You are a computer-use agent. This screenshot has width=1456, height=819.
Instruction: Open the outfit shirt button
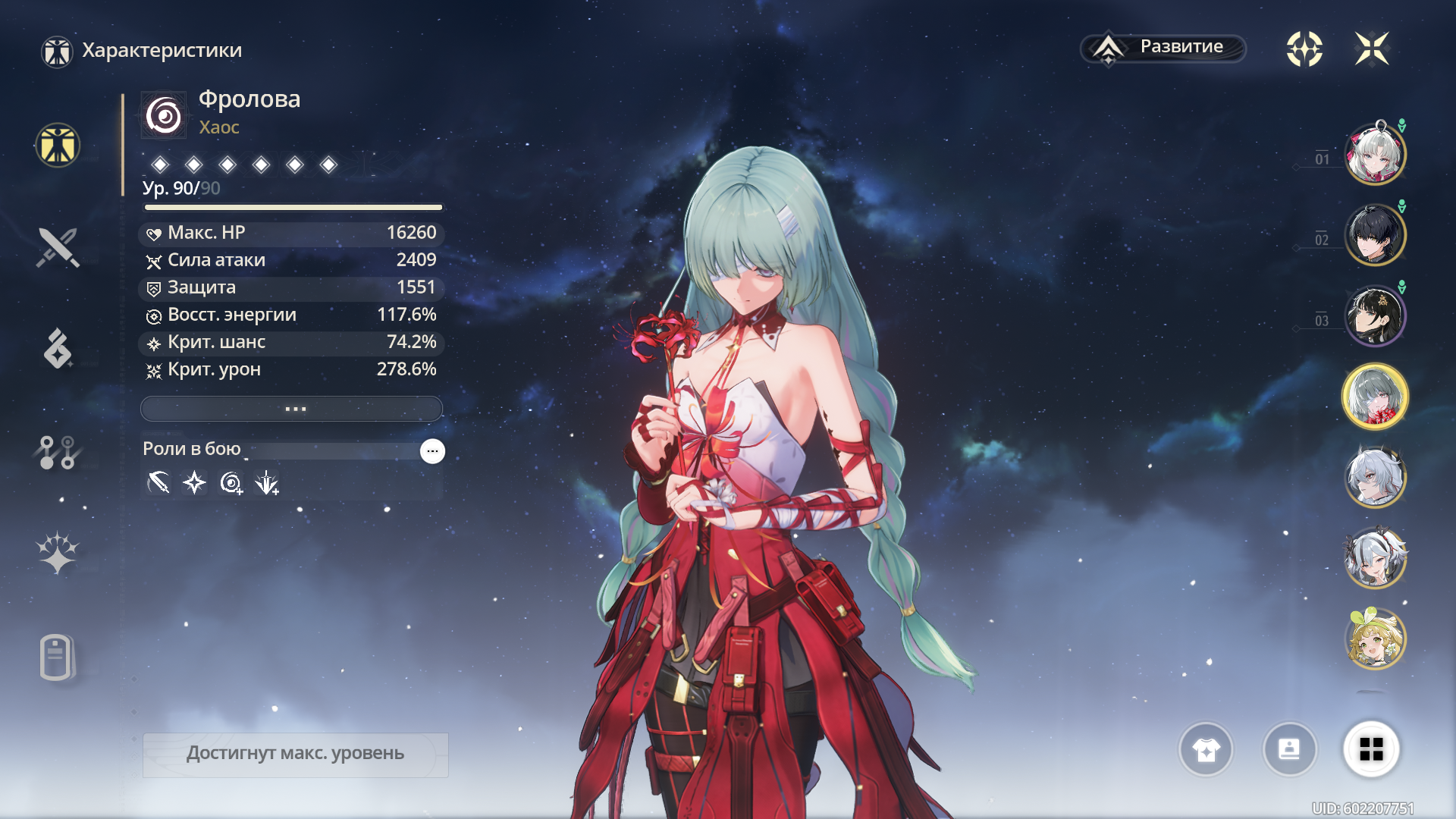1206,749
